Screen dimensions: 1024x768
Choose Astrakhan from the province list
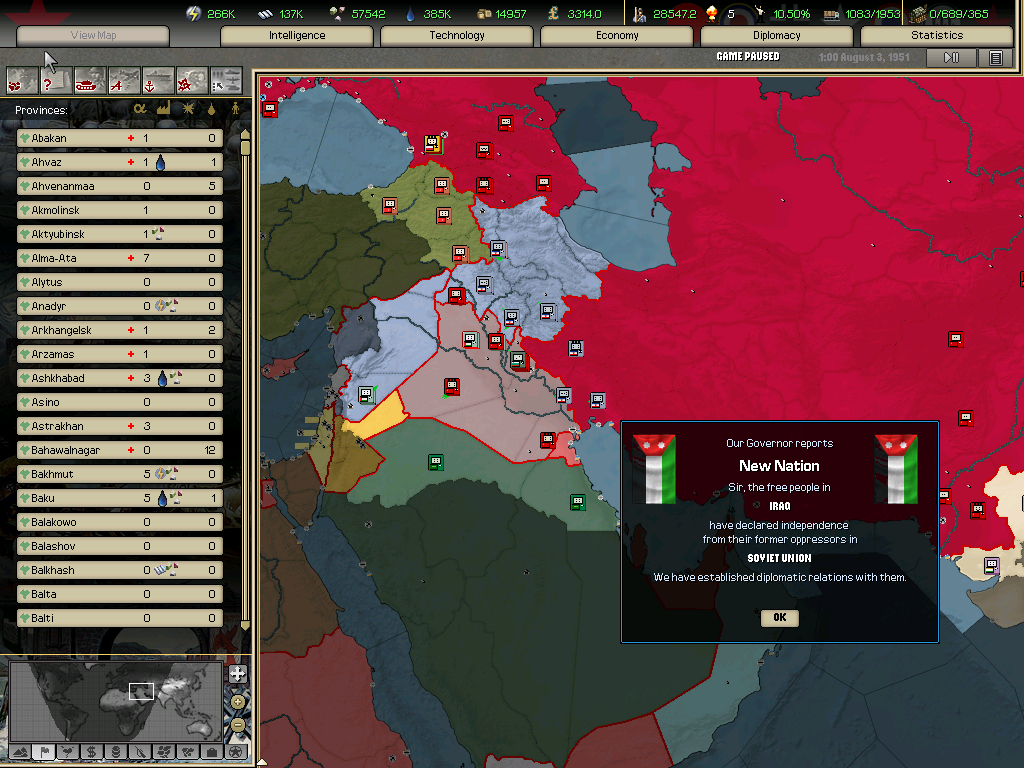(120, 426)
